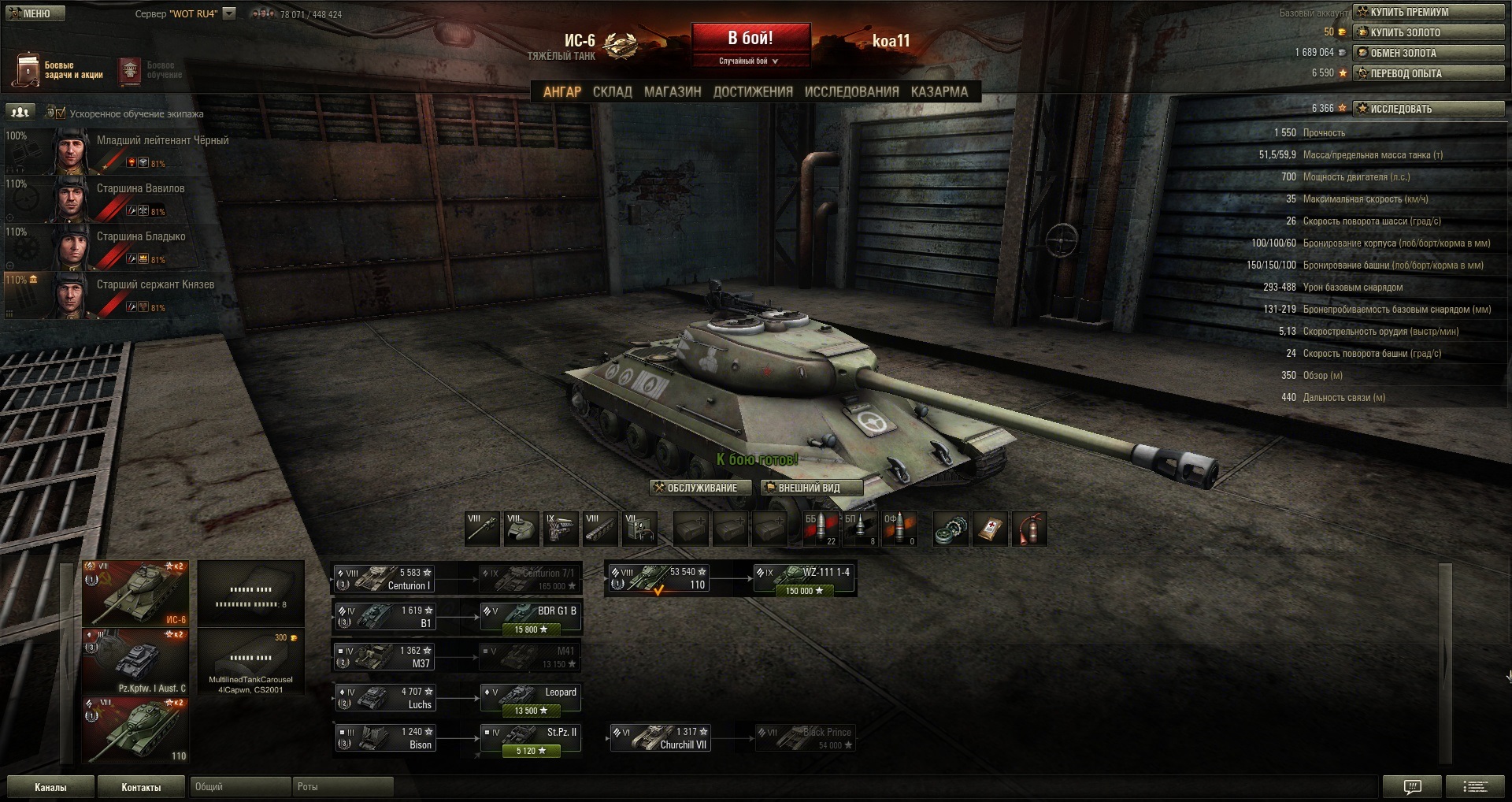The width and height of the screenshot is (1512, 802).
Task: Open the МАГАЗИН tab
Action: point(673,91)
